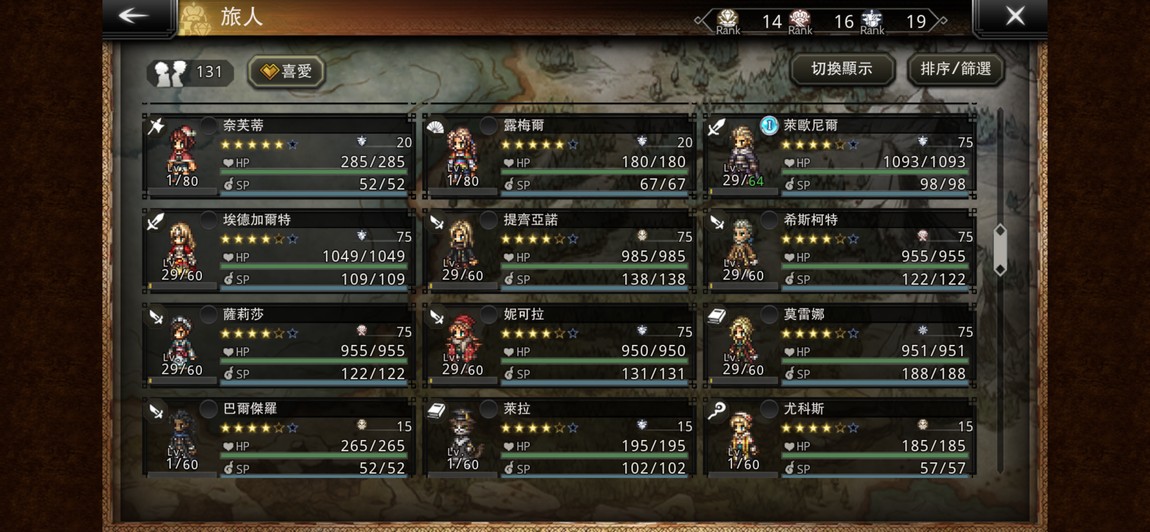
Task: Mark 奈芙蒂 as favorite via circle toggle
Action: 209,125
